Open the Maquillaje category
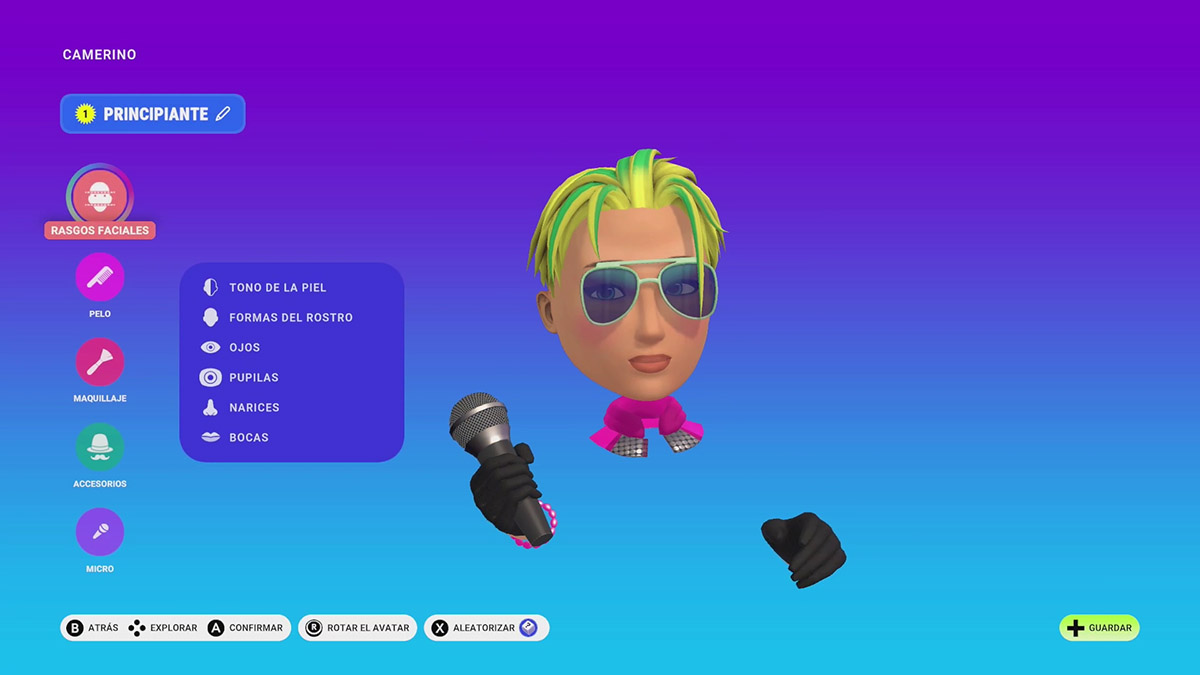The image size is (1200, 675). point(100,362)
